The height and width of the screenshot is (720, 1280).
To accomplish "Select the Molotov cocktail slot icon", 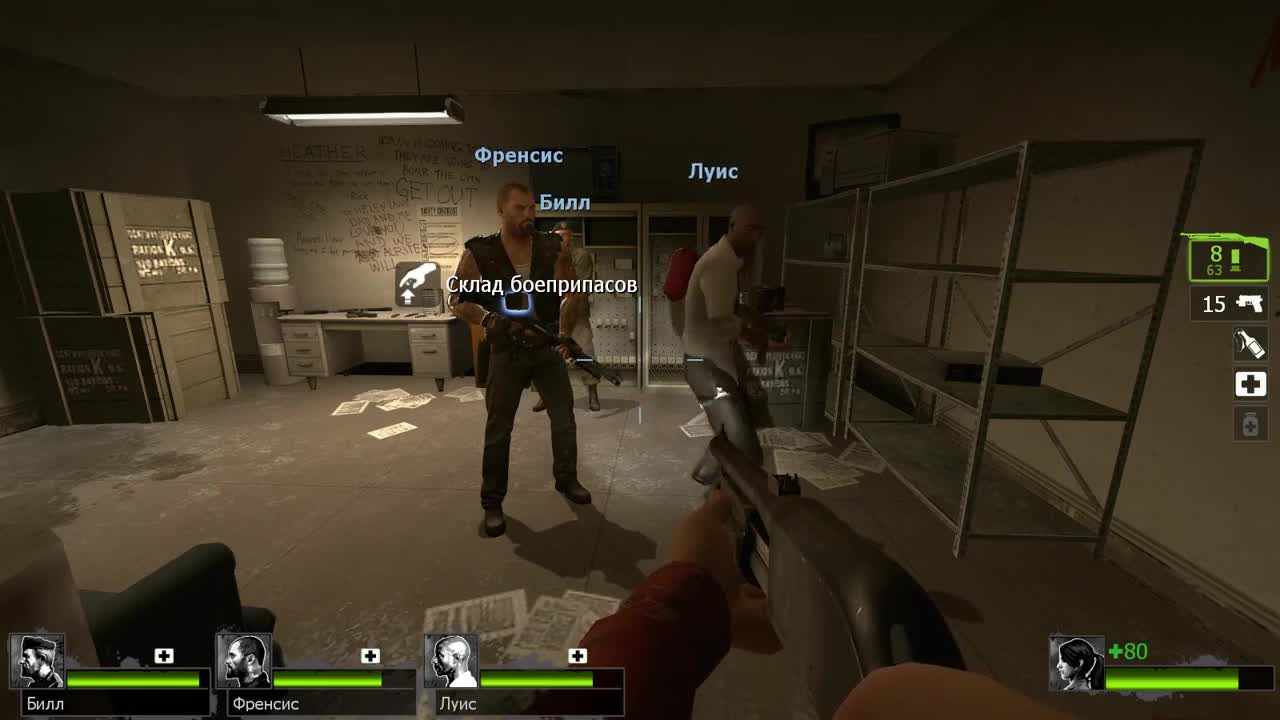I will [x=1250, y=343].
